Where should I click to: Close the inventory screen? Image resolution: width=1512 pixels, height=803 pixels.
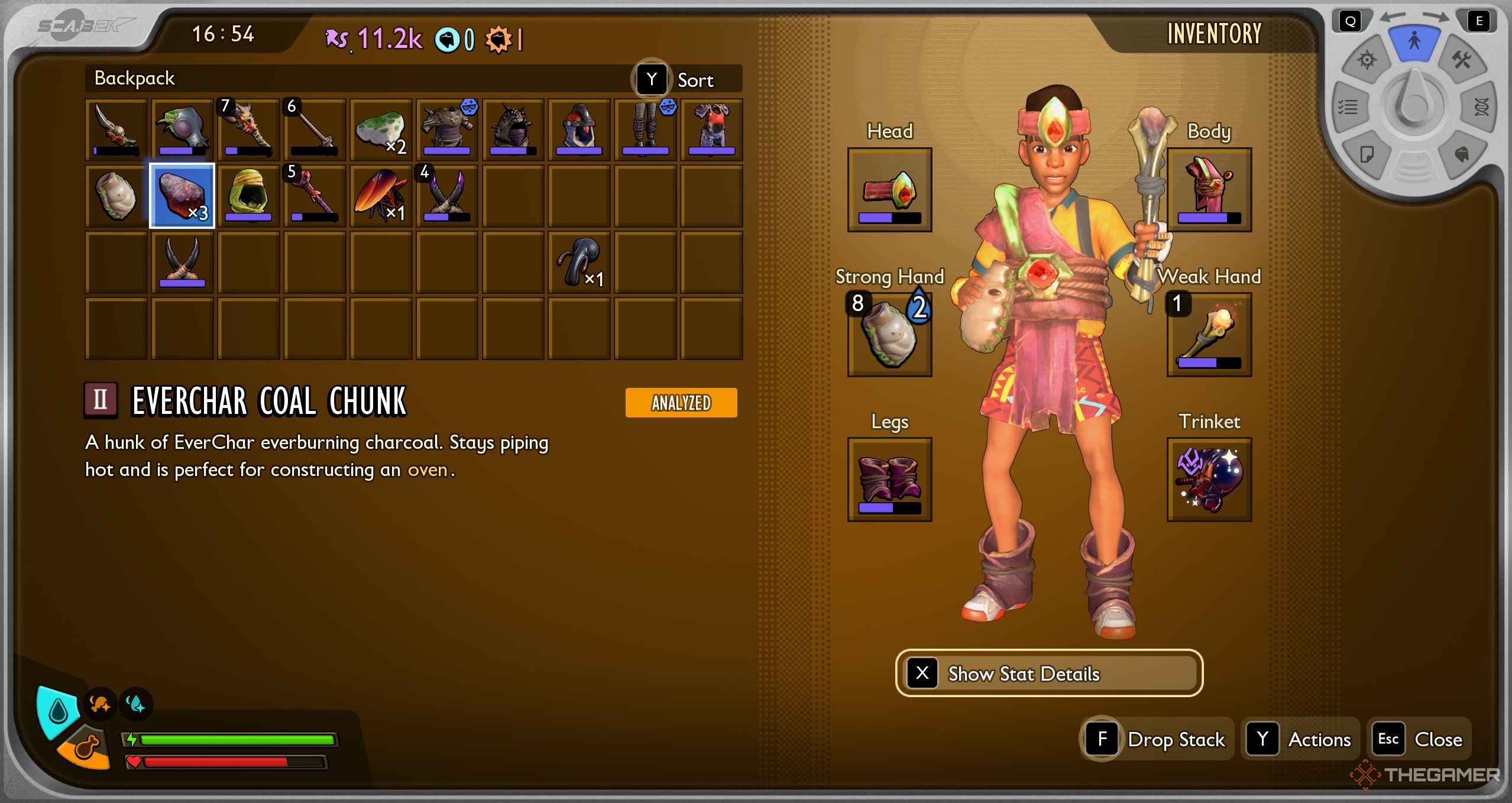[1420, 739]
